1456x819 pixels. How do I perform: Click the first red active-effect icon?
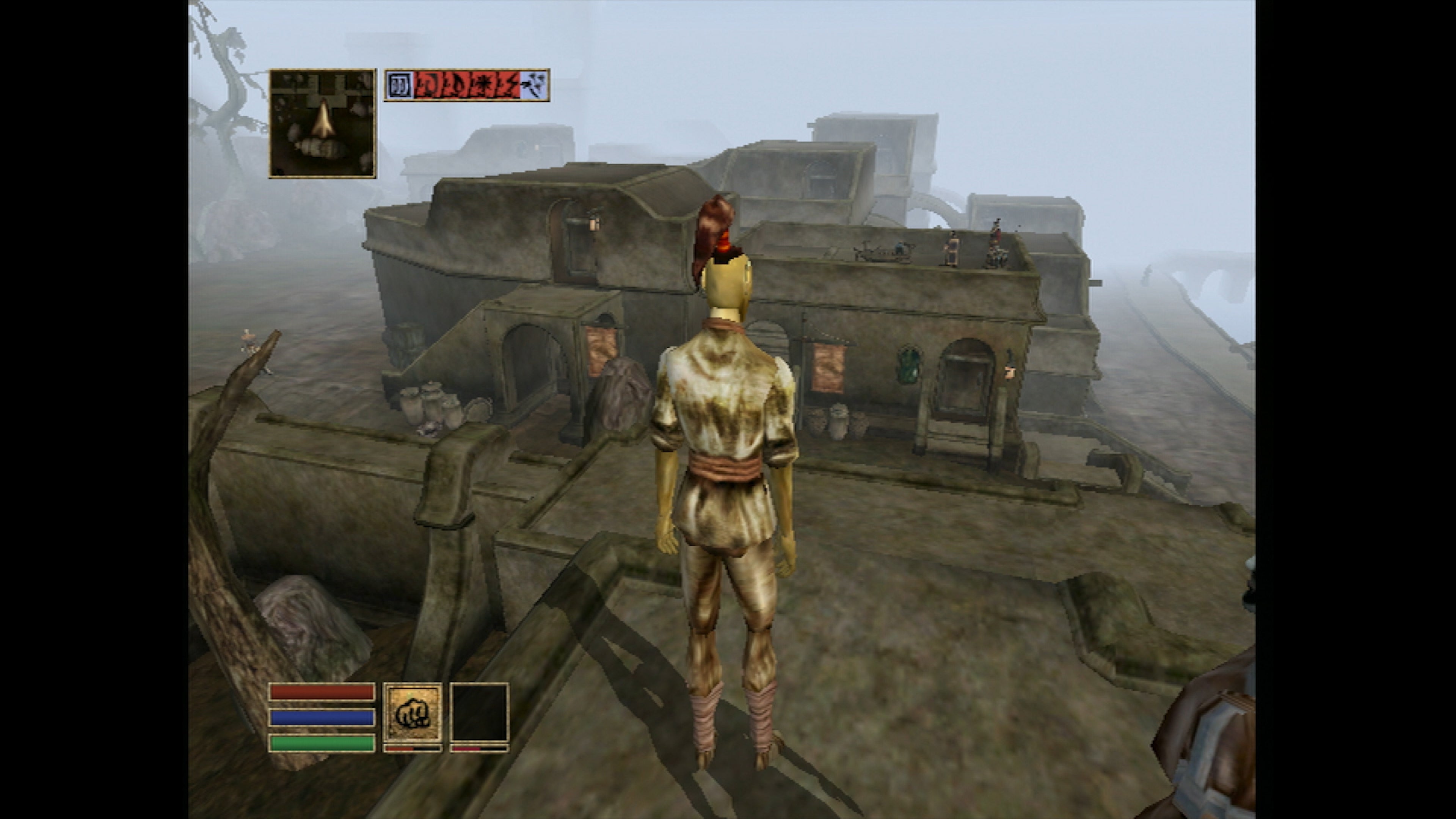pos(428,86)
